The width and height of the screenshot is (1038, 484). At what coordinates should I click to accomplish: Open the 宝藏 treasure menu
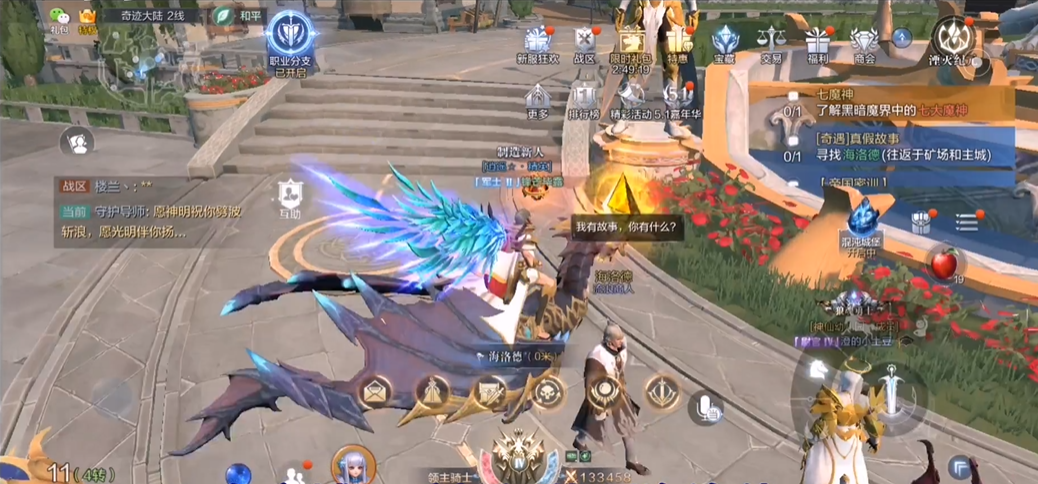pyautogui.click(x=724, y=43)
